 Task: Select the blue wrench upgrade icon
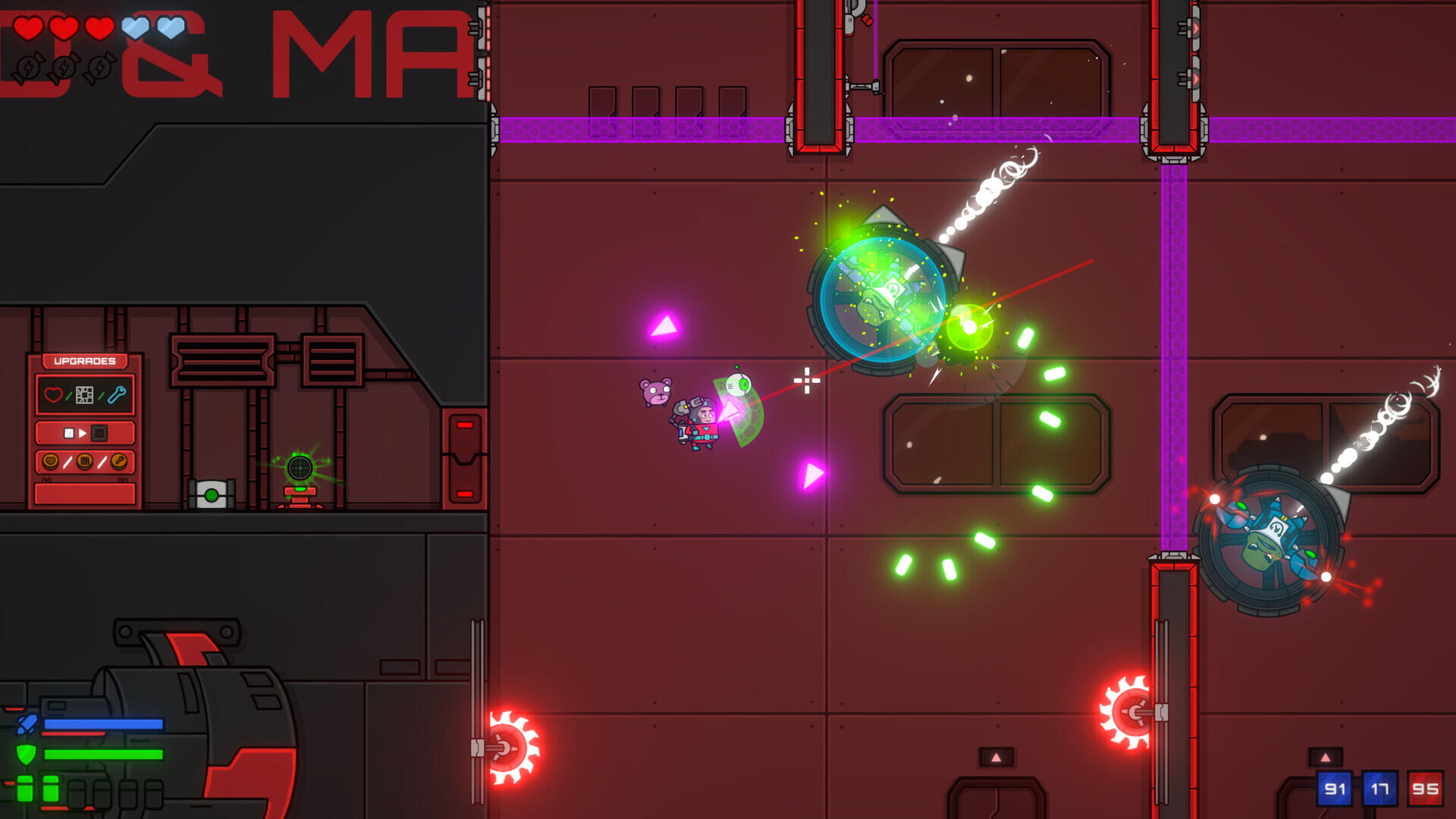pyautogui.click(x=117, y=393)
